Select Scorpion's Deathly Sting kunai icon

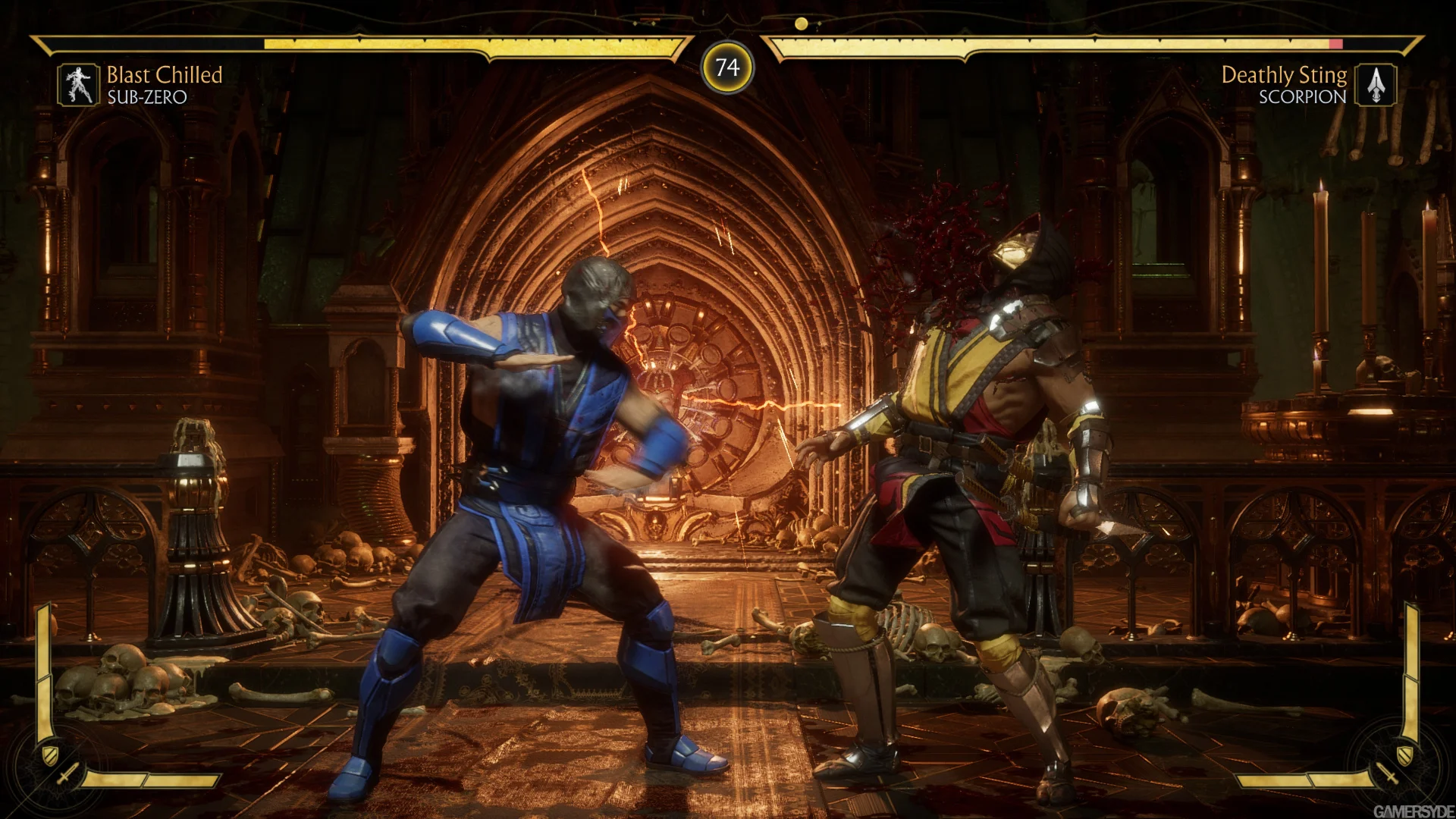1376,84
